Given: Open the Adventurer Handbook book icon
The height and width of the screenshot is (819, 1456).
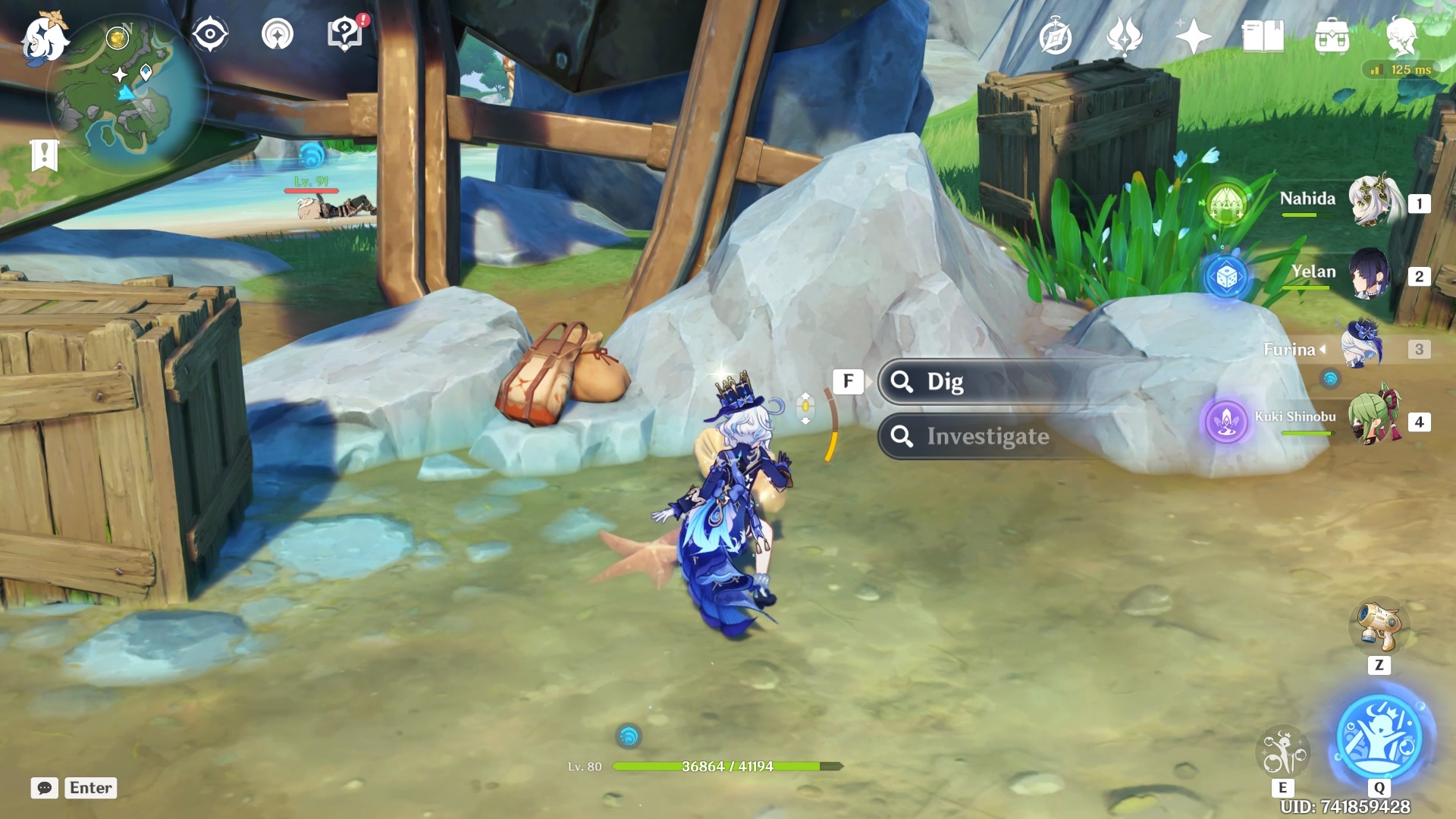Looking at the screenshot, I should pos(1262,36).
